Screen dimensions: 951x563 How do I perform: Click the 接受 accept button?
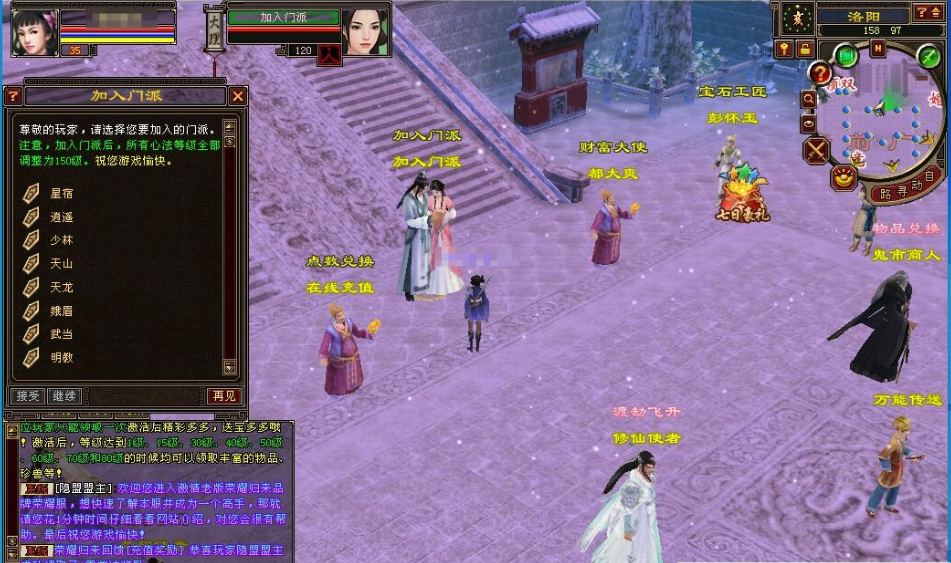tap(26, 396)
